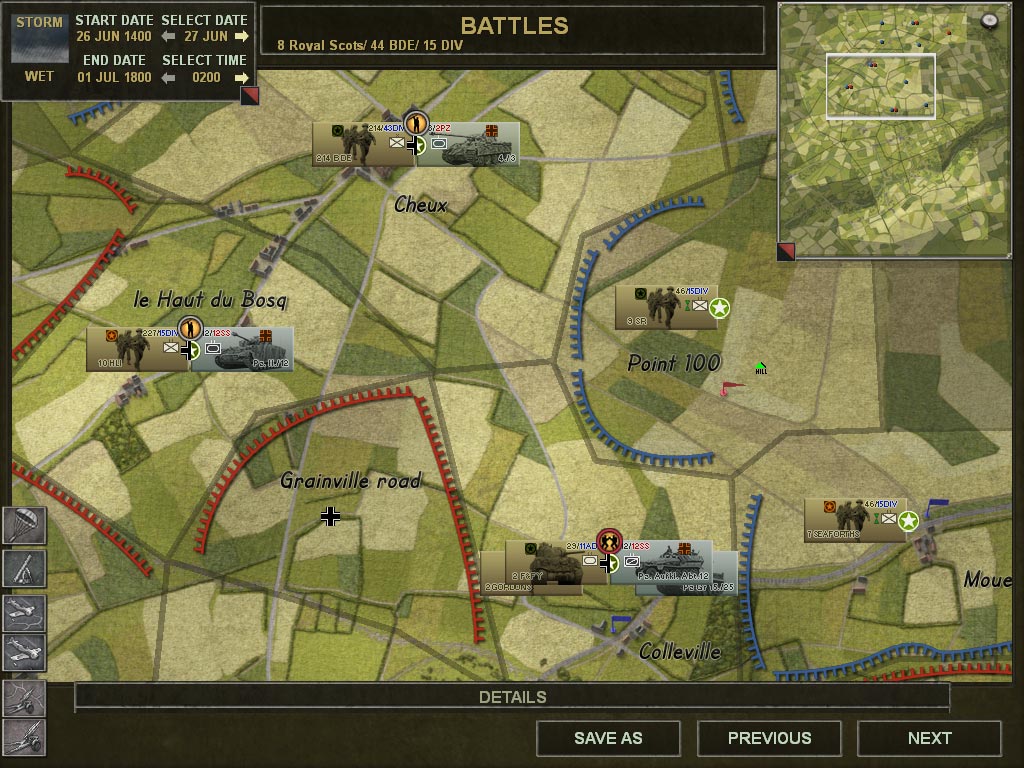
Task: Click the compass icon on the minimap
Action: [x=990, y=20]
